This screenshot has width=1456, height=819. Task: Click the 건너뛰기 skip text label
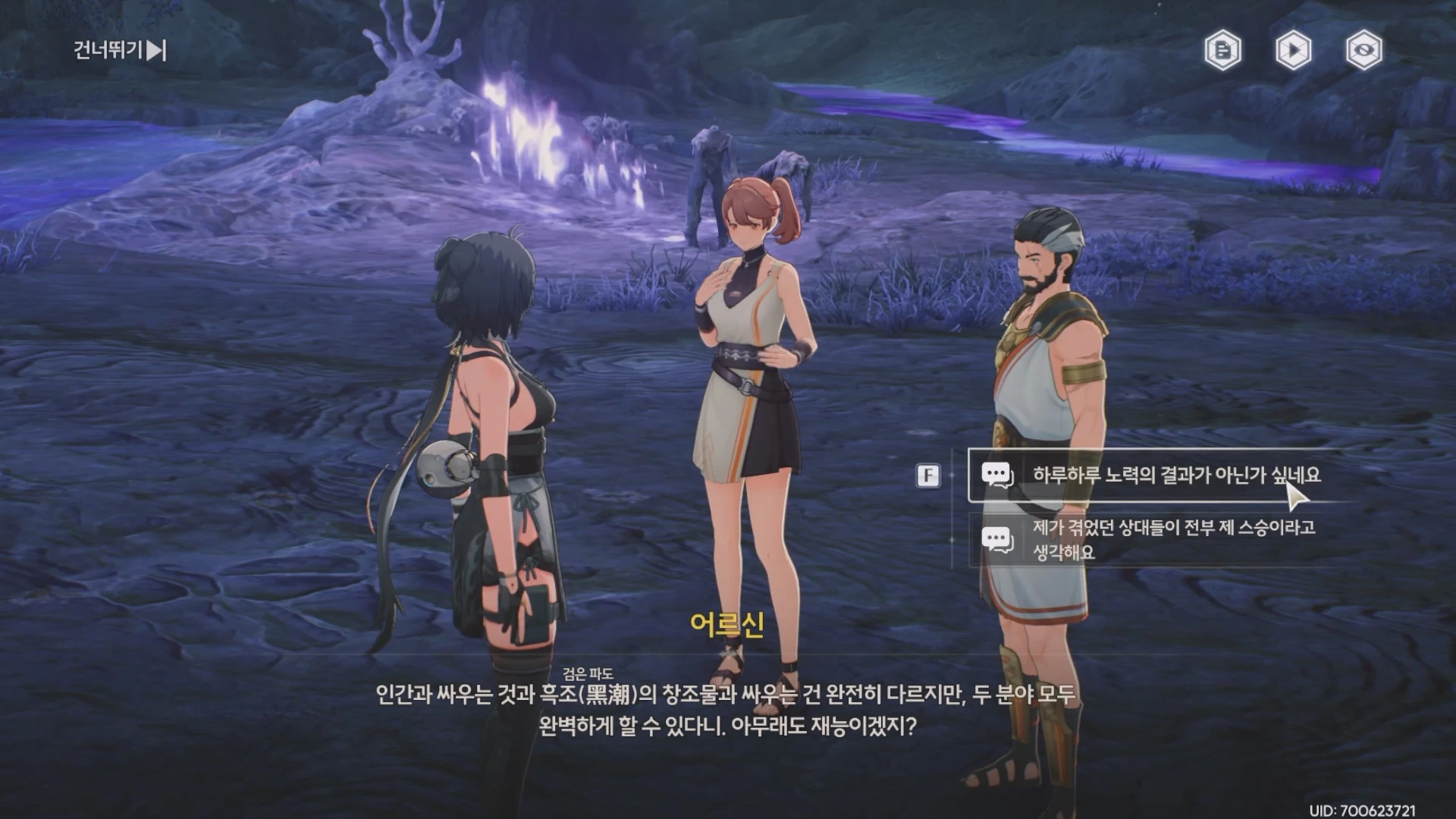106,52
